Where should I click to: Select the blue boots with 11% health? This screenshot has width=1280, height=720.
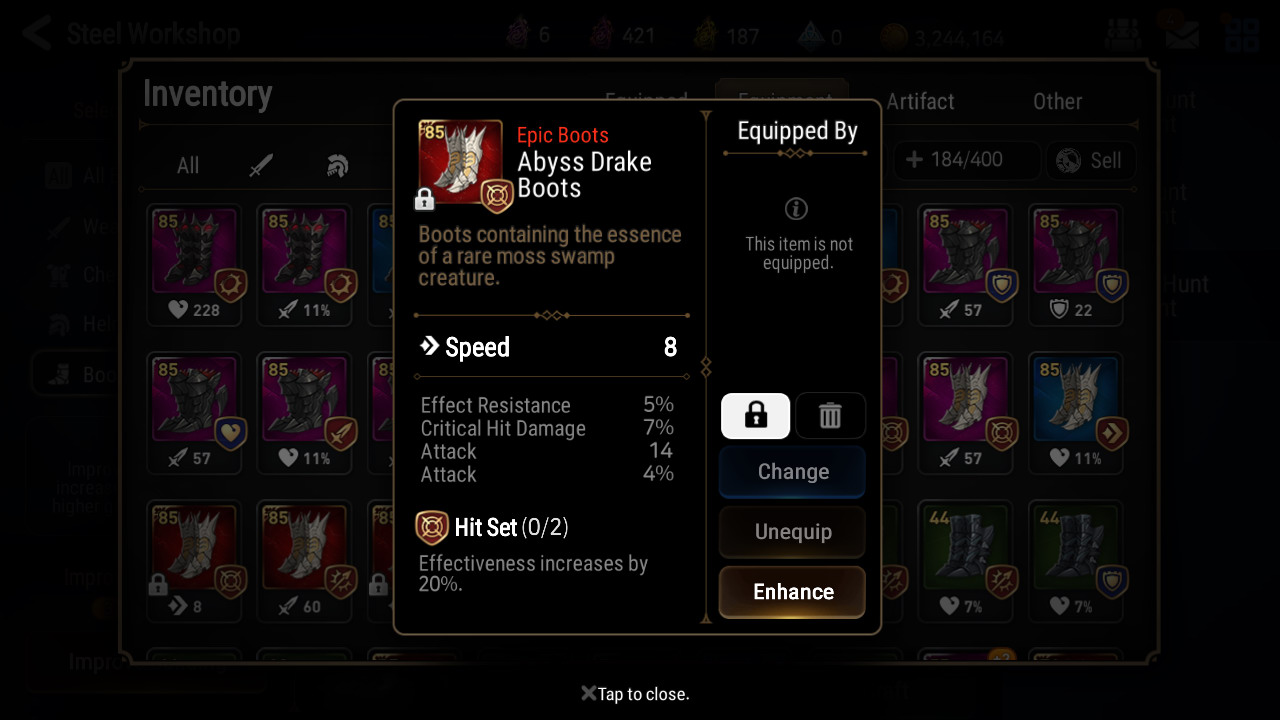[1075, 414]
